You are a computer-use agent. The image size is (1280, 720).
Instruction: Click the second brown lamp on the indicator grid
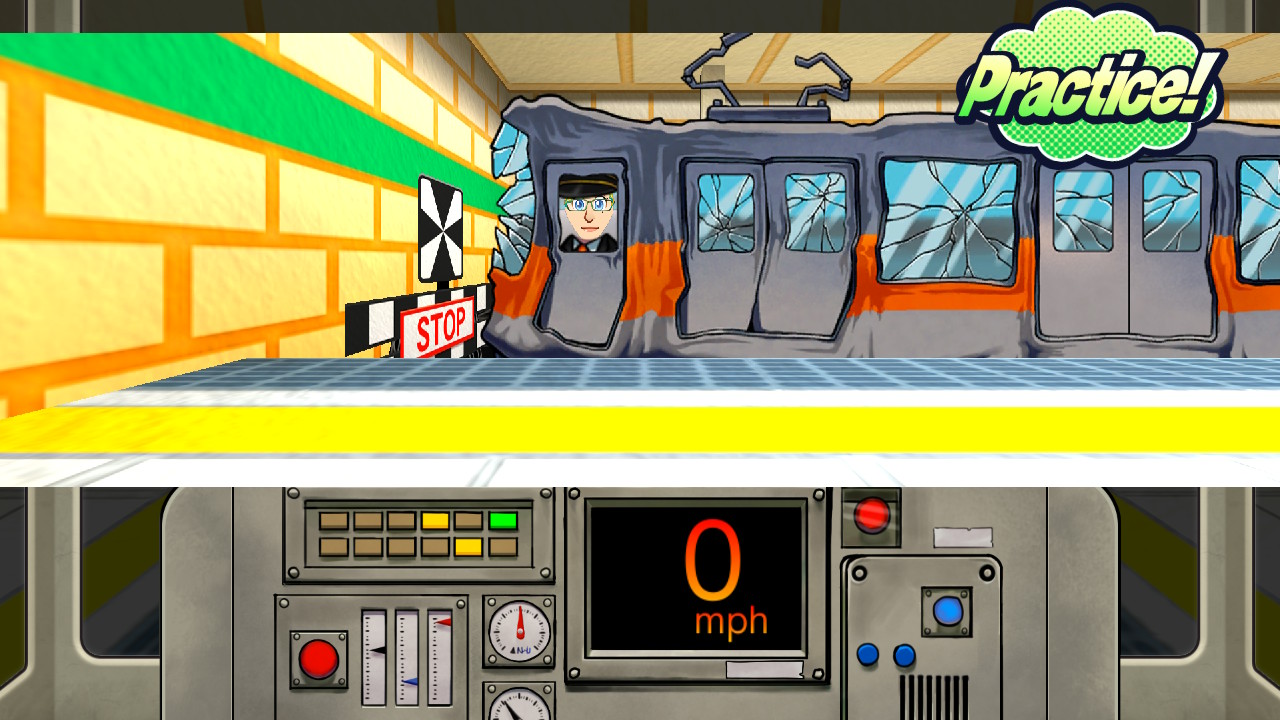tap(367, 519)
